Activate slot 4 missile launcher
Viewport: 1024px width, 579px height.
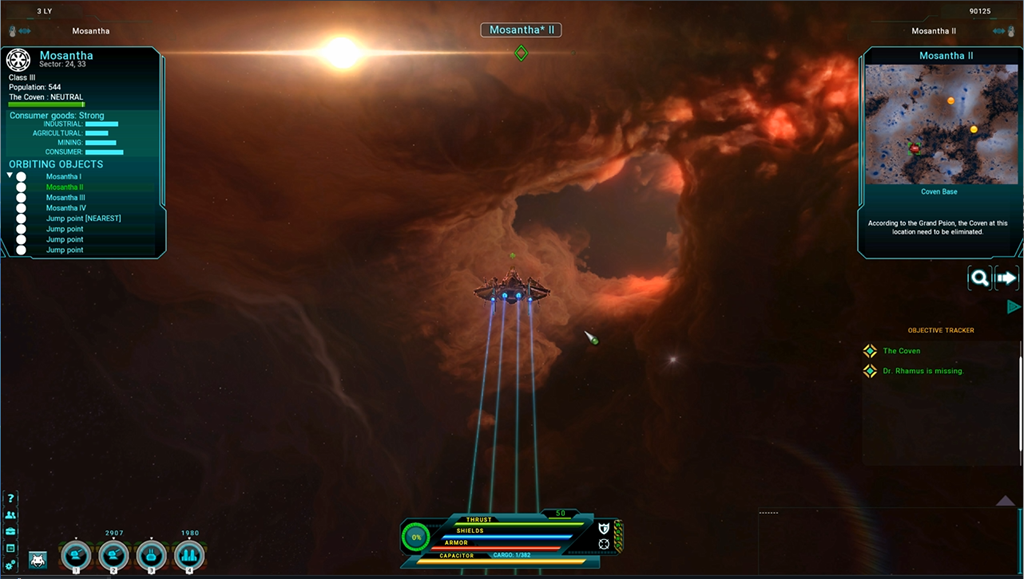189,555
